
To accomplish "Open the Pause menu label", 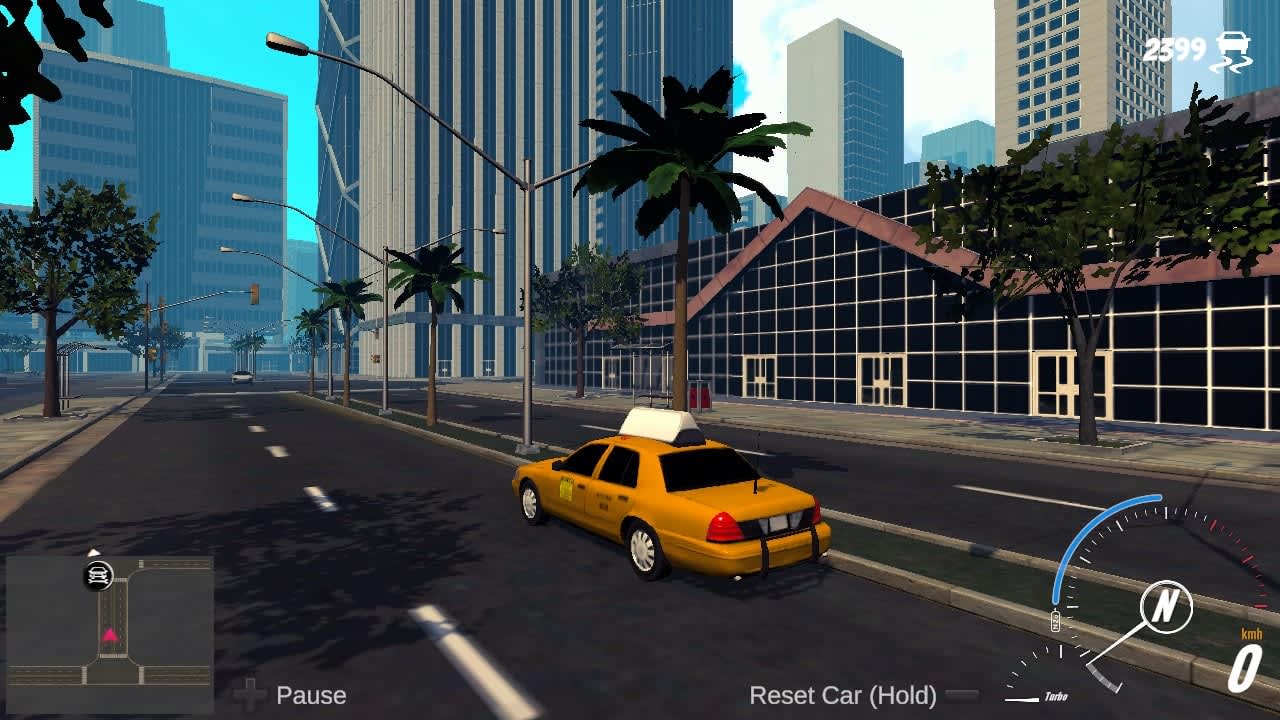I will click(x=312, y=694).
